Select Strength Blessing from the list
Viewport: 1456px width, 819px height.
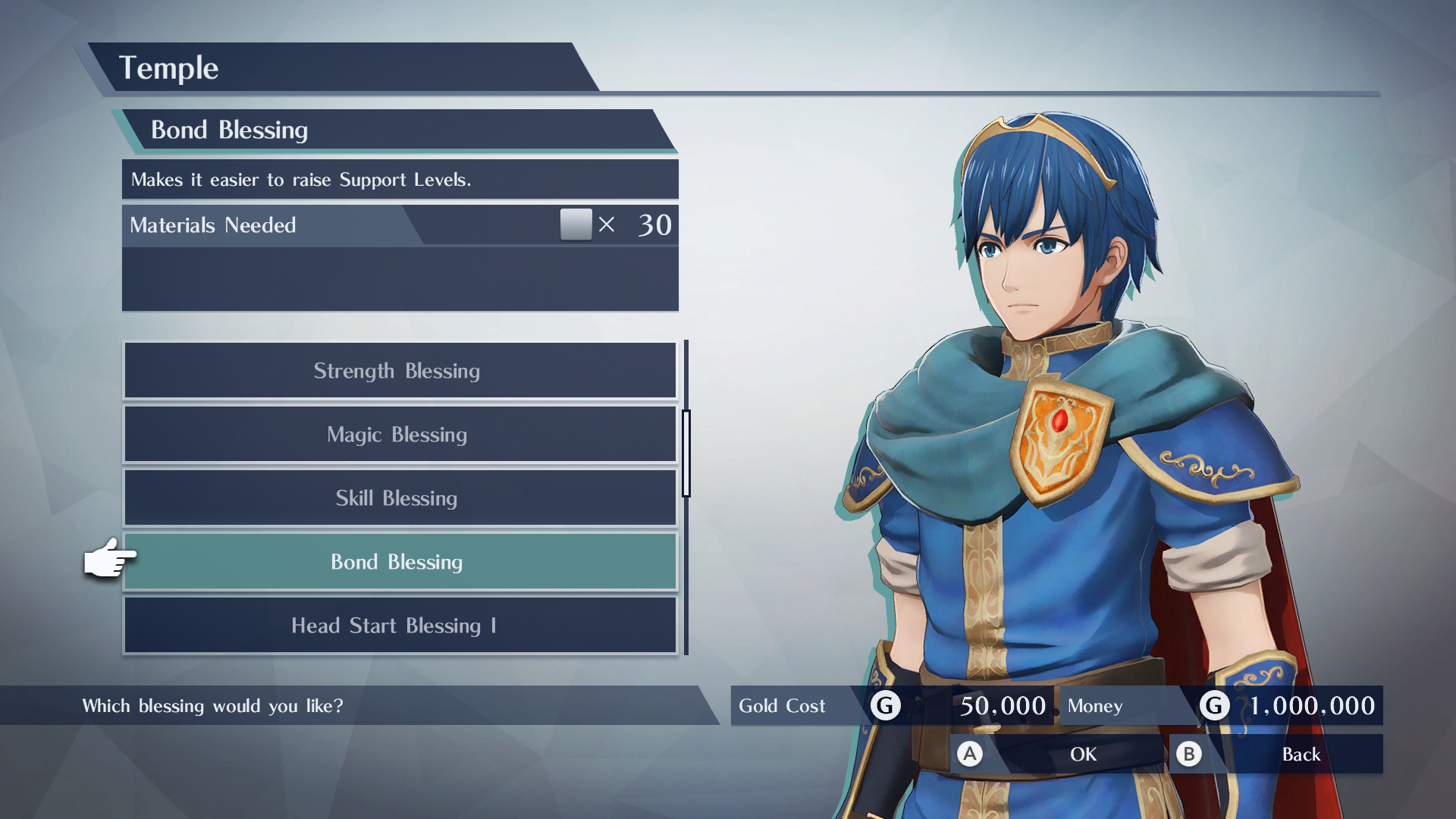click(x=400, y=371)
